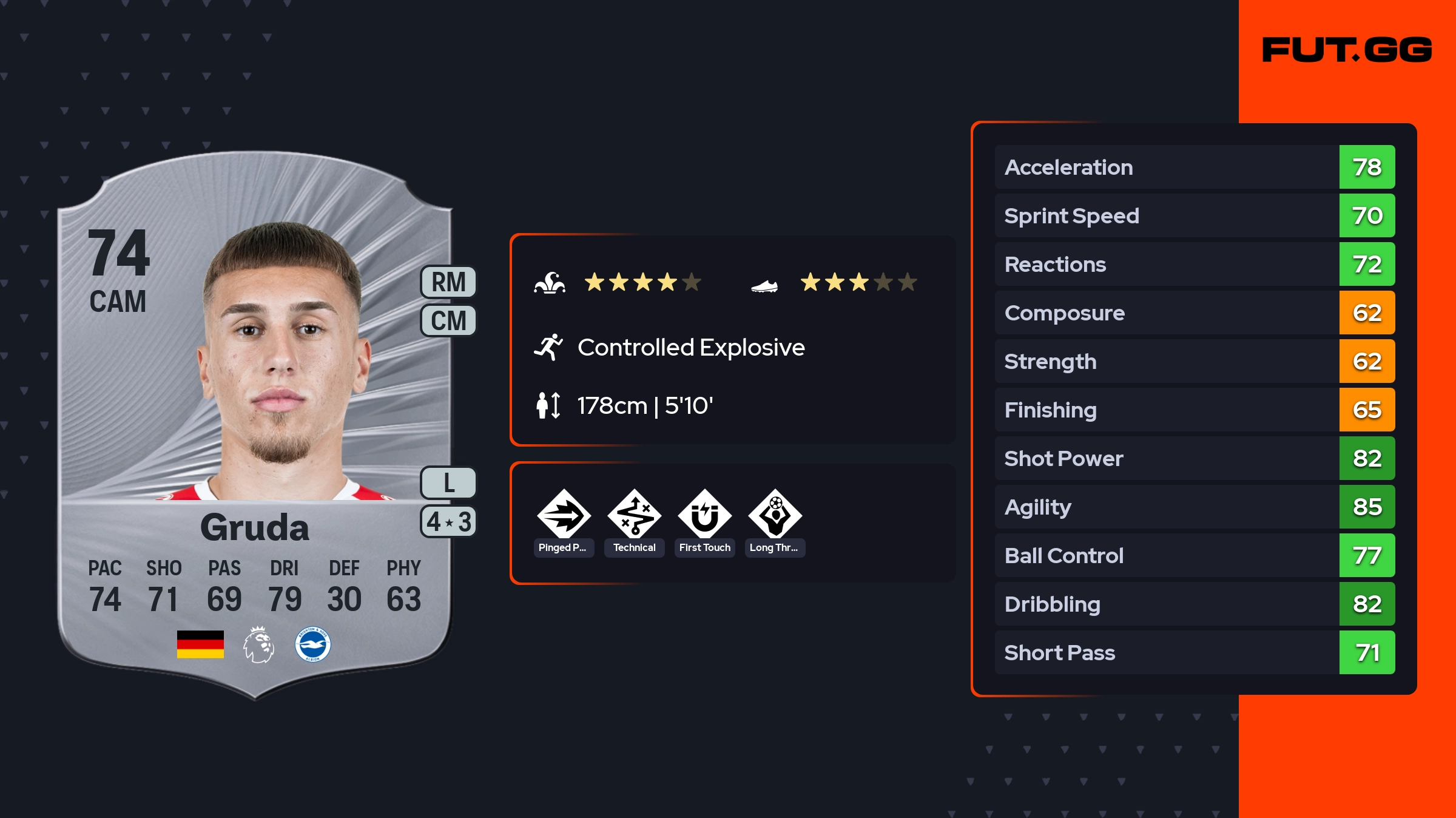Select the First Touch playstyle icon

click(704, 515)
